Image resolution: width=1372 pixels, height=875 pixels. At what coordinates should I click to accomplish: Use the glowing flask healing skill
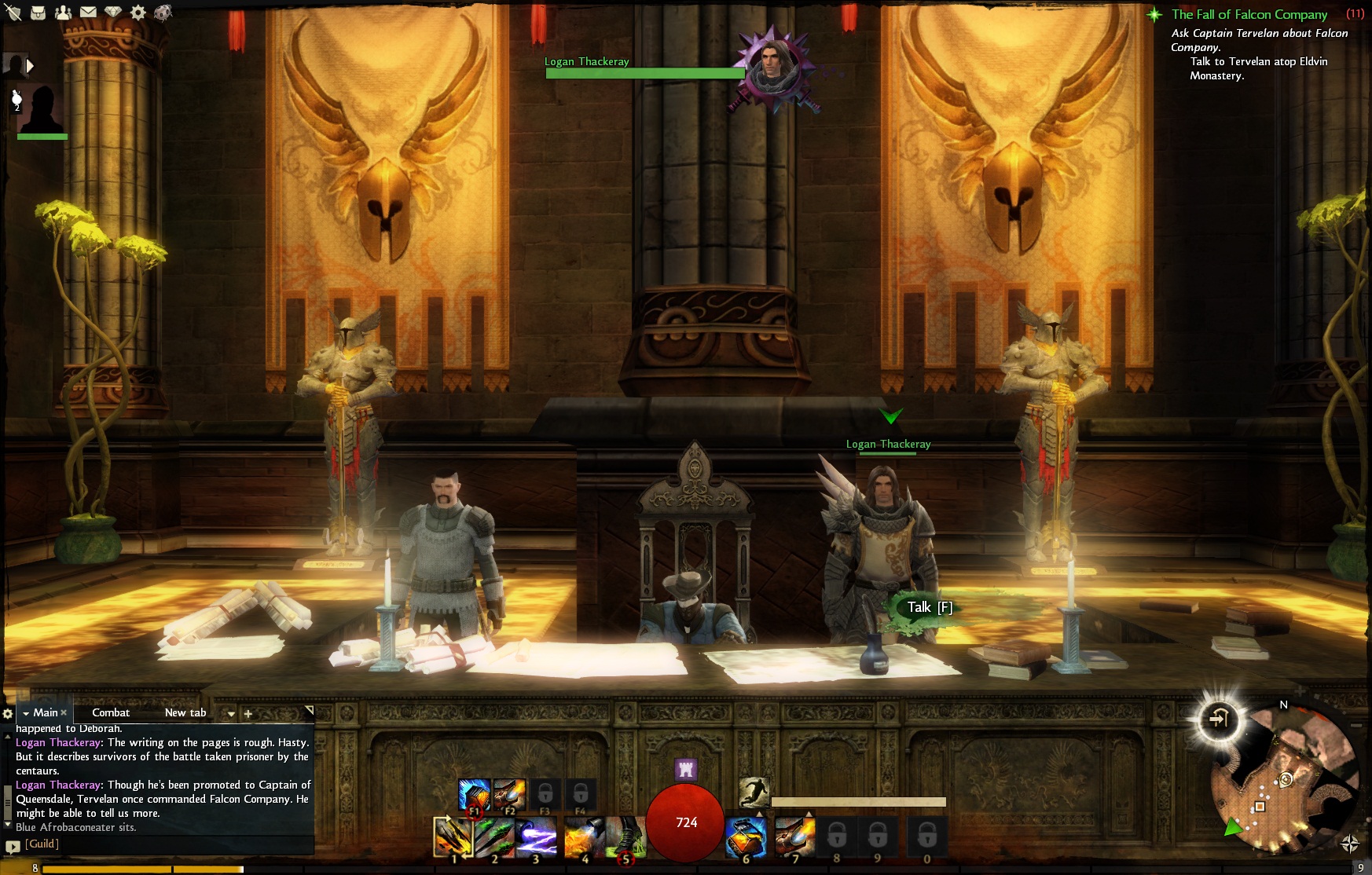[745, 837]
